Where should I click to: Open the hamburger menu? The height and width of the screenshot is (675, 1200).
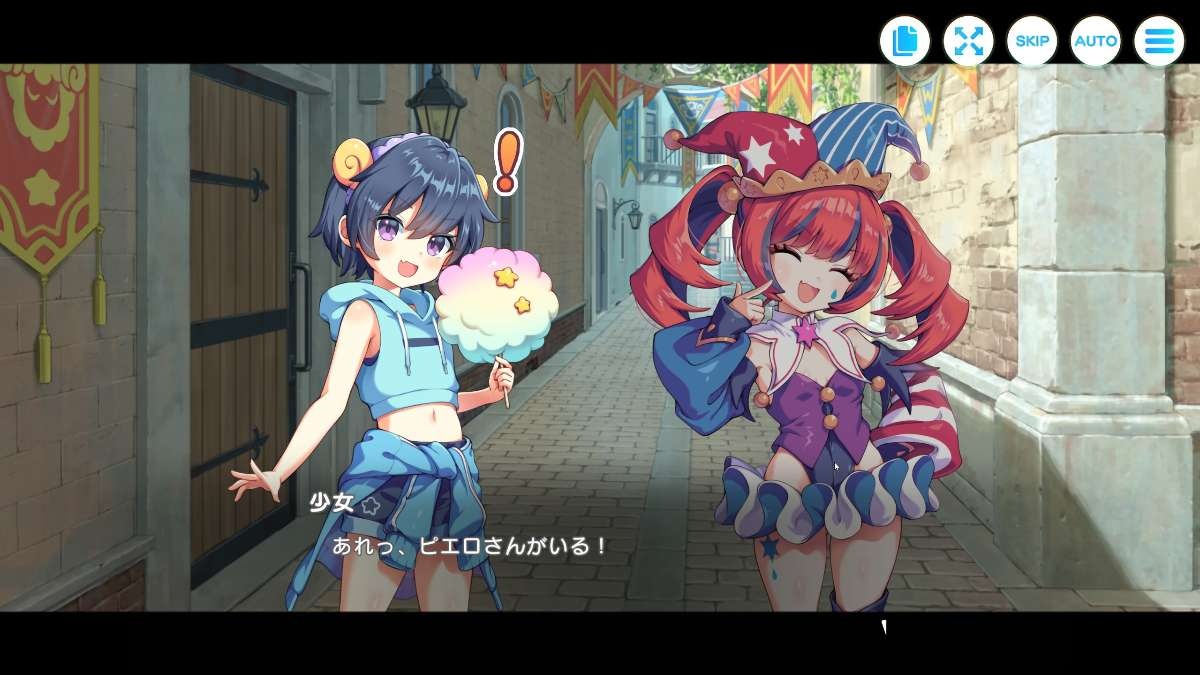[x=1159, y=41]
